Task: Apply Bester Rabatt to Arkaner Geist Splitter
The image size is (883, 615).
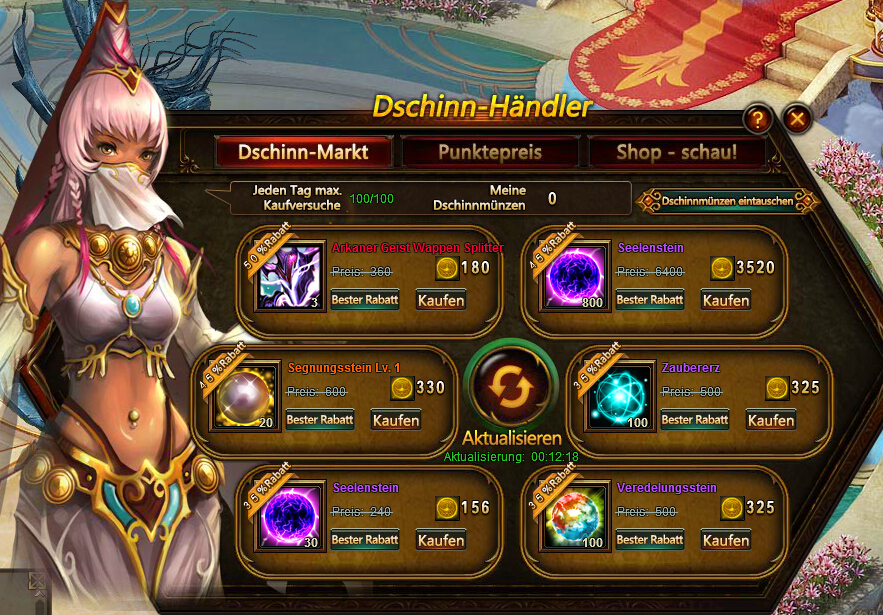Action: click(365, 300)
